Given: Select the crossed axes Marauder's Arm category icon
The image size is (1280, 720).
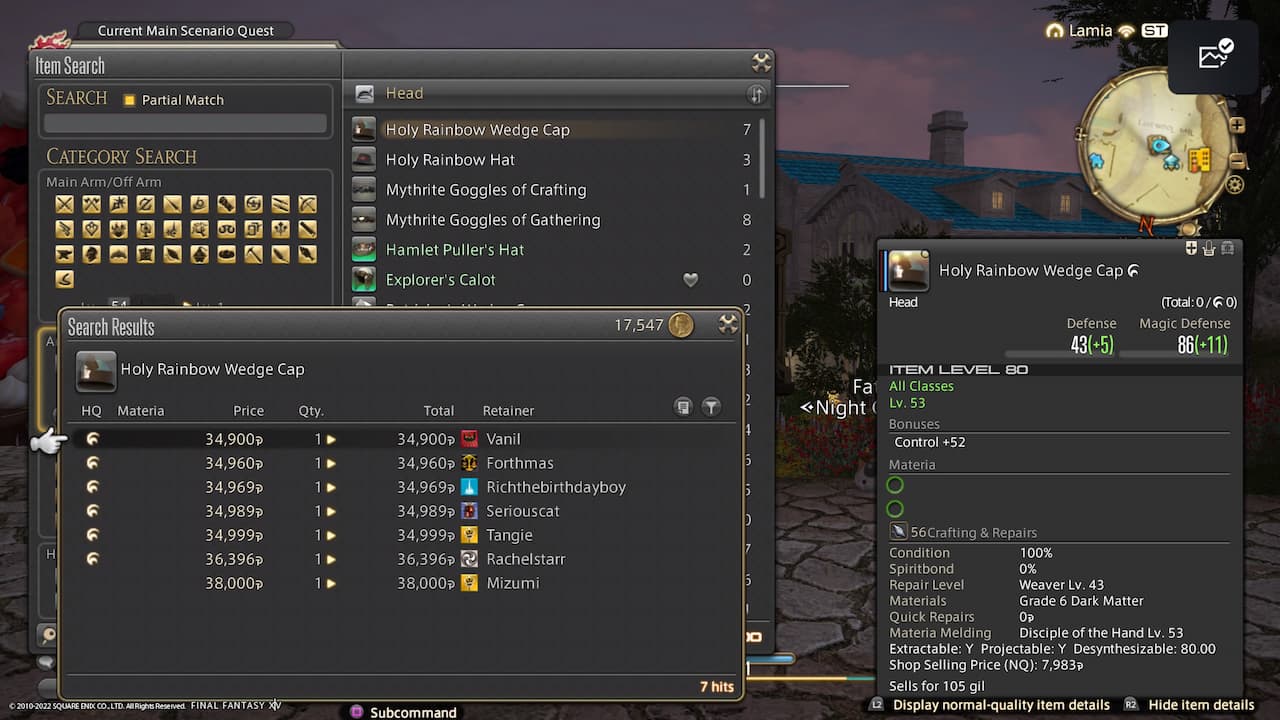Looking at the screenshot, I should [x=91, y=204].
